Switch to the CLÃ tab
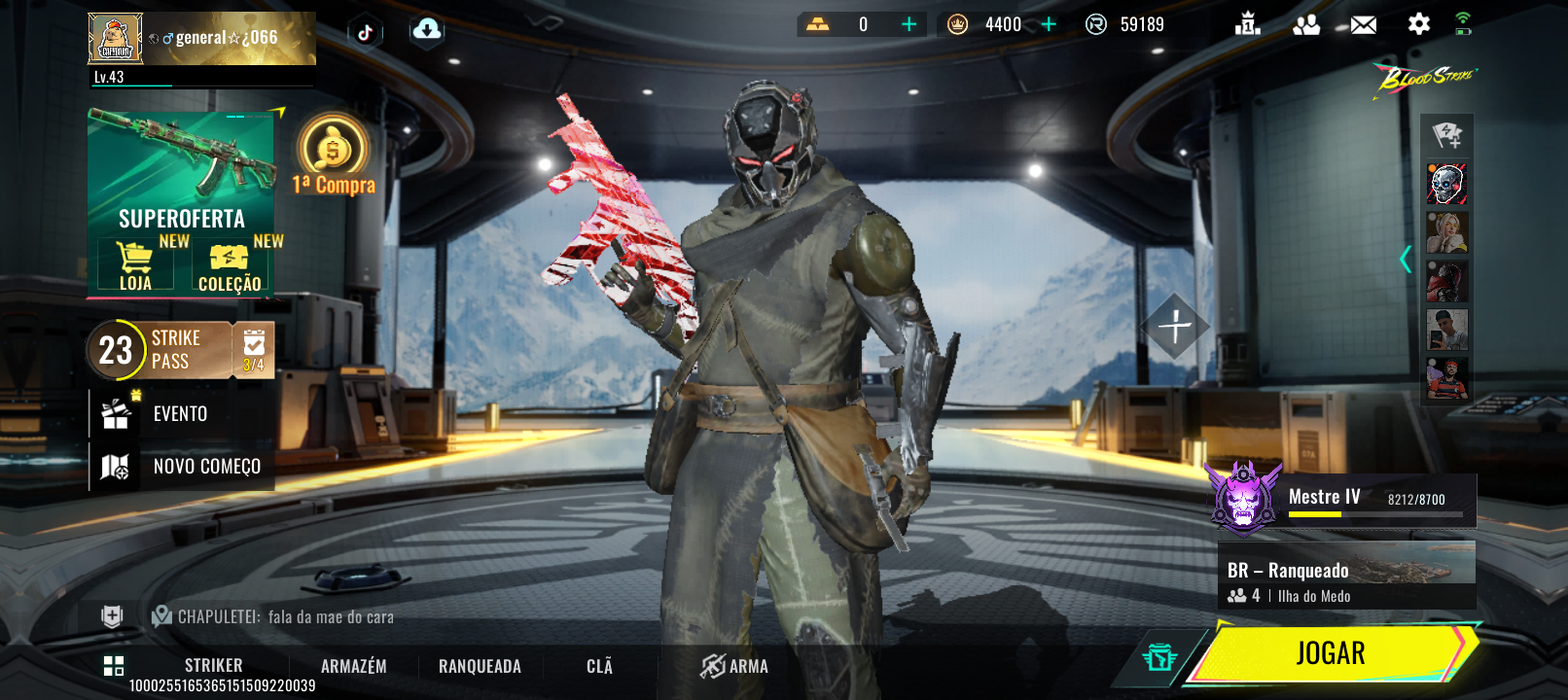This screenshot has height=700, width=1568. (x=599, y=667)
